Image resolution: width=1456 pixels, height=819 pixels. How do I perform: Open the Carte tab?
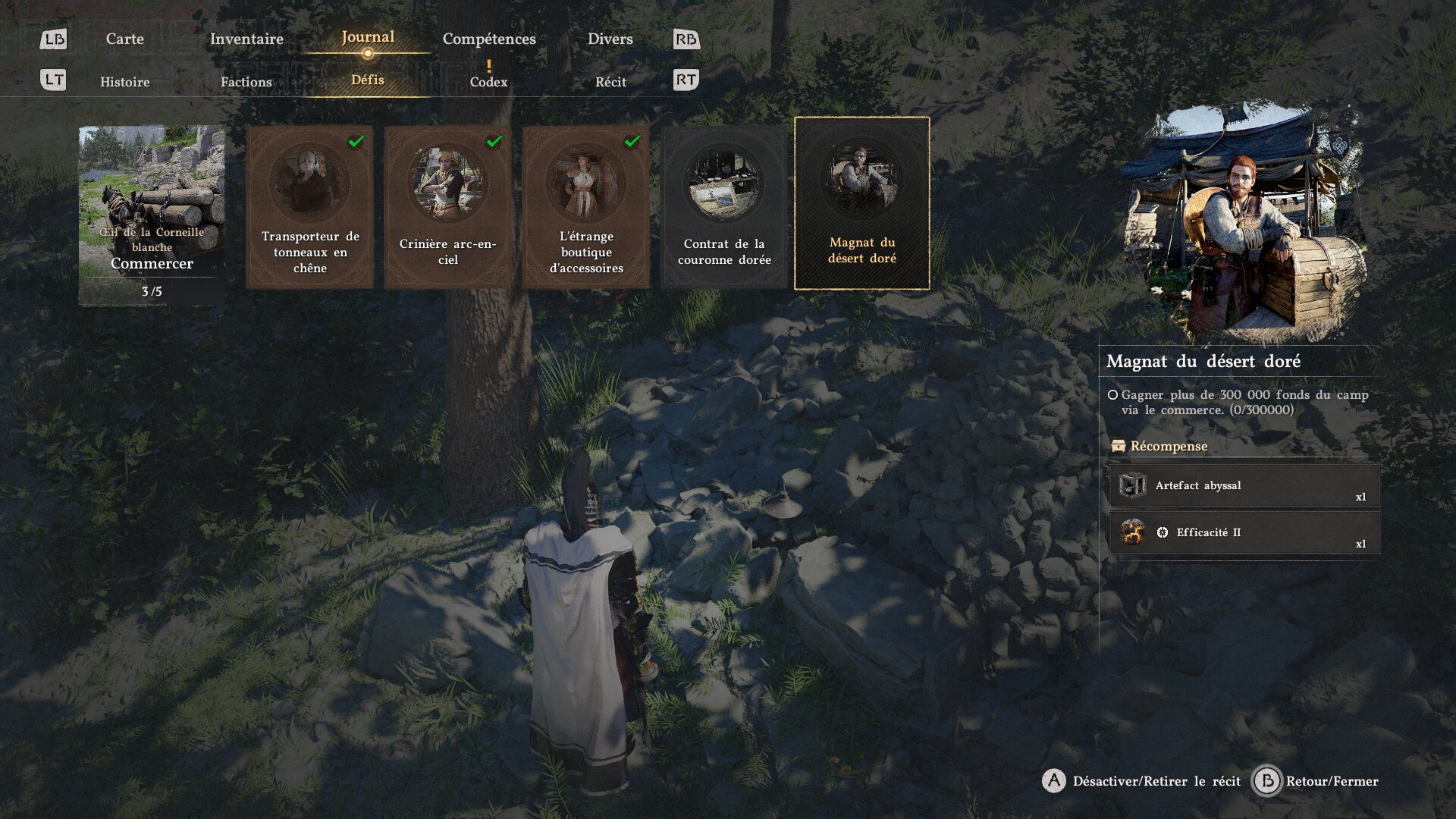point(124,39)
